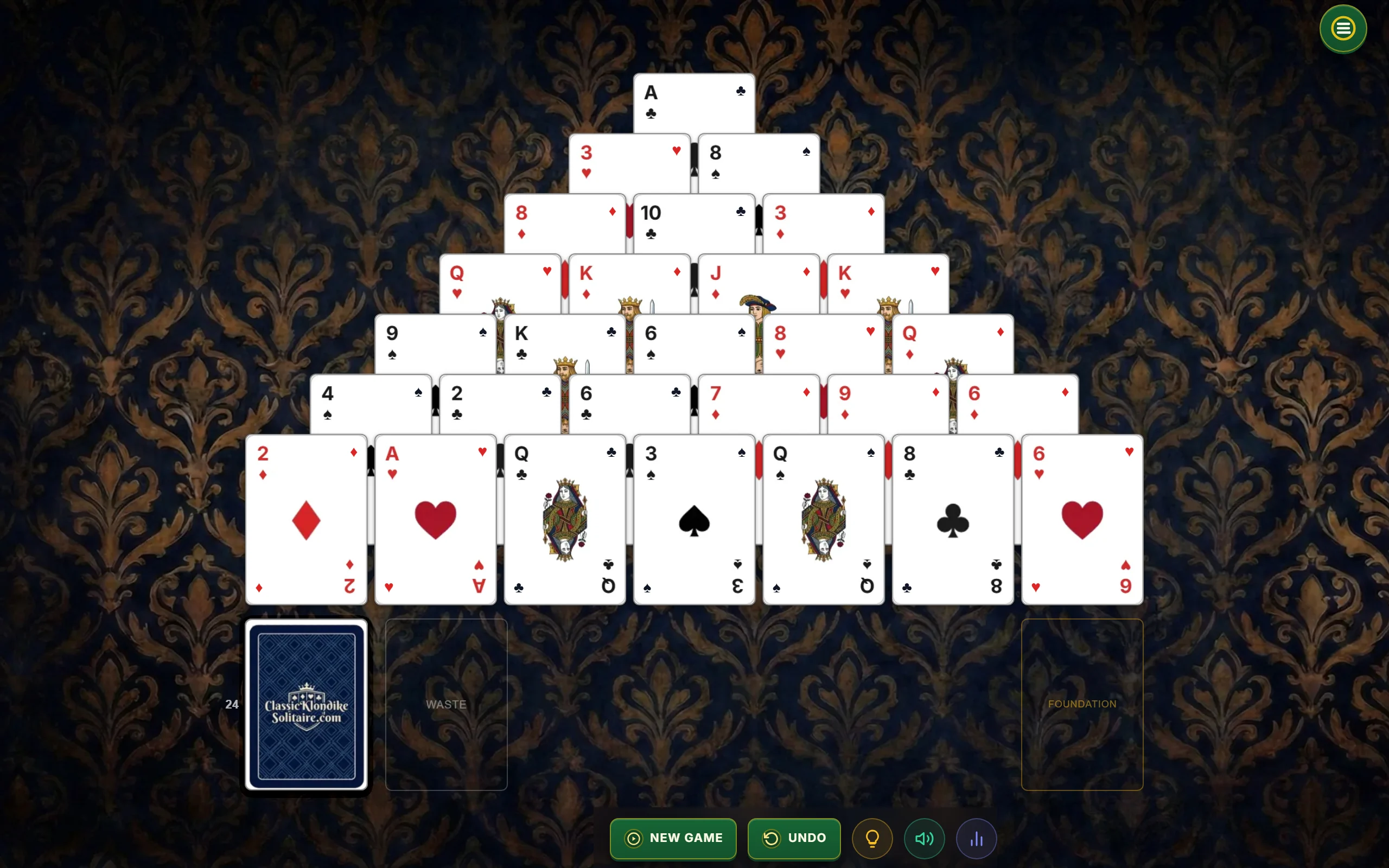Select the 2 of Diamonds card
Image resolution: width=1389 pixels, height=868 pixels.
click(x=306, y=520)
